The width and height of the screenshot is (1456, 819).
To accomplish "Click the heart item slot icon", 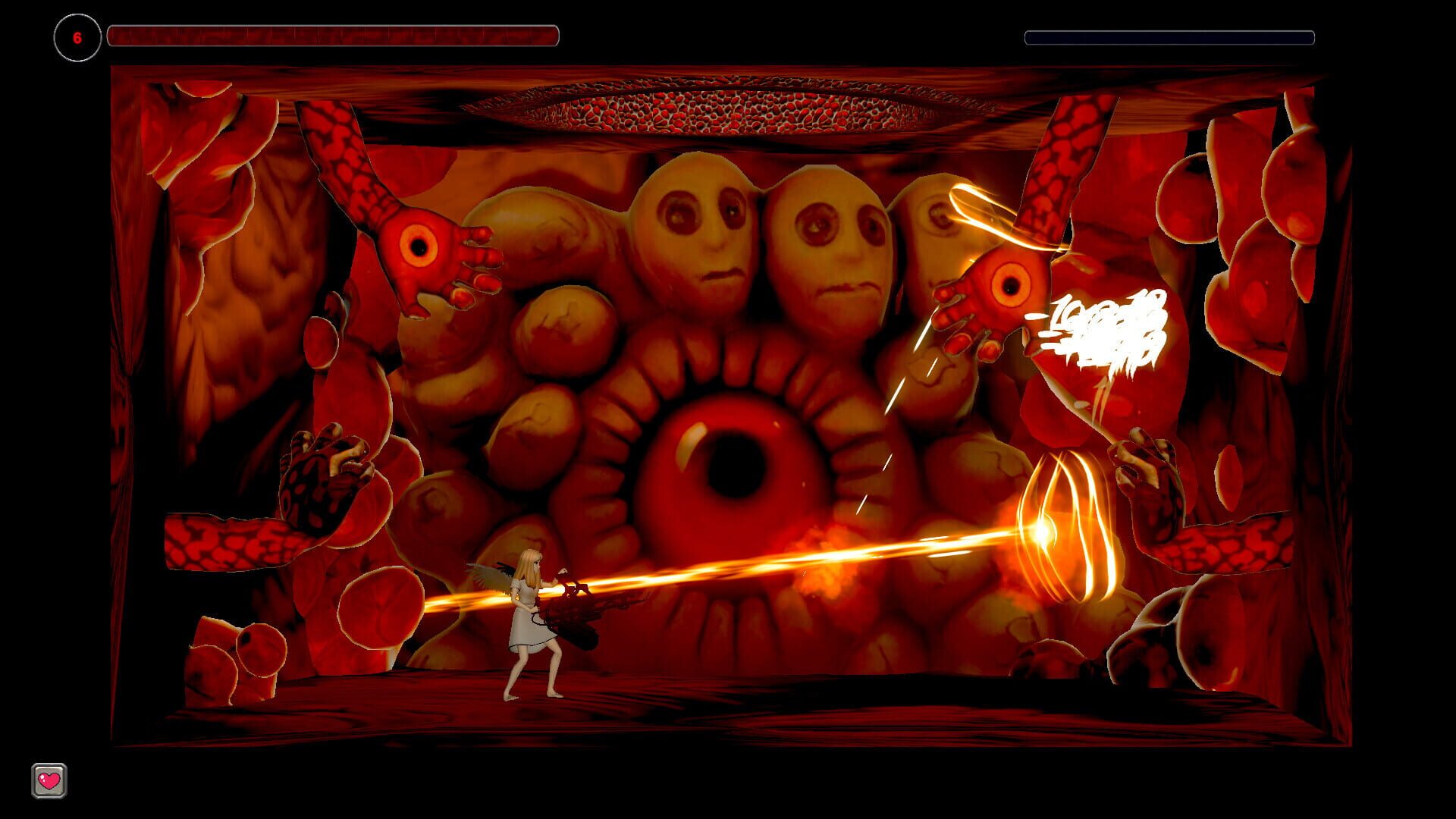I will (x=48, y=780).
